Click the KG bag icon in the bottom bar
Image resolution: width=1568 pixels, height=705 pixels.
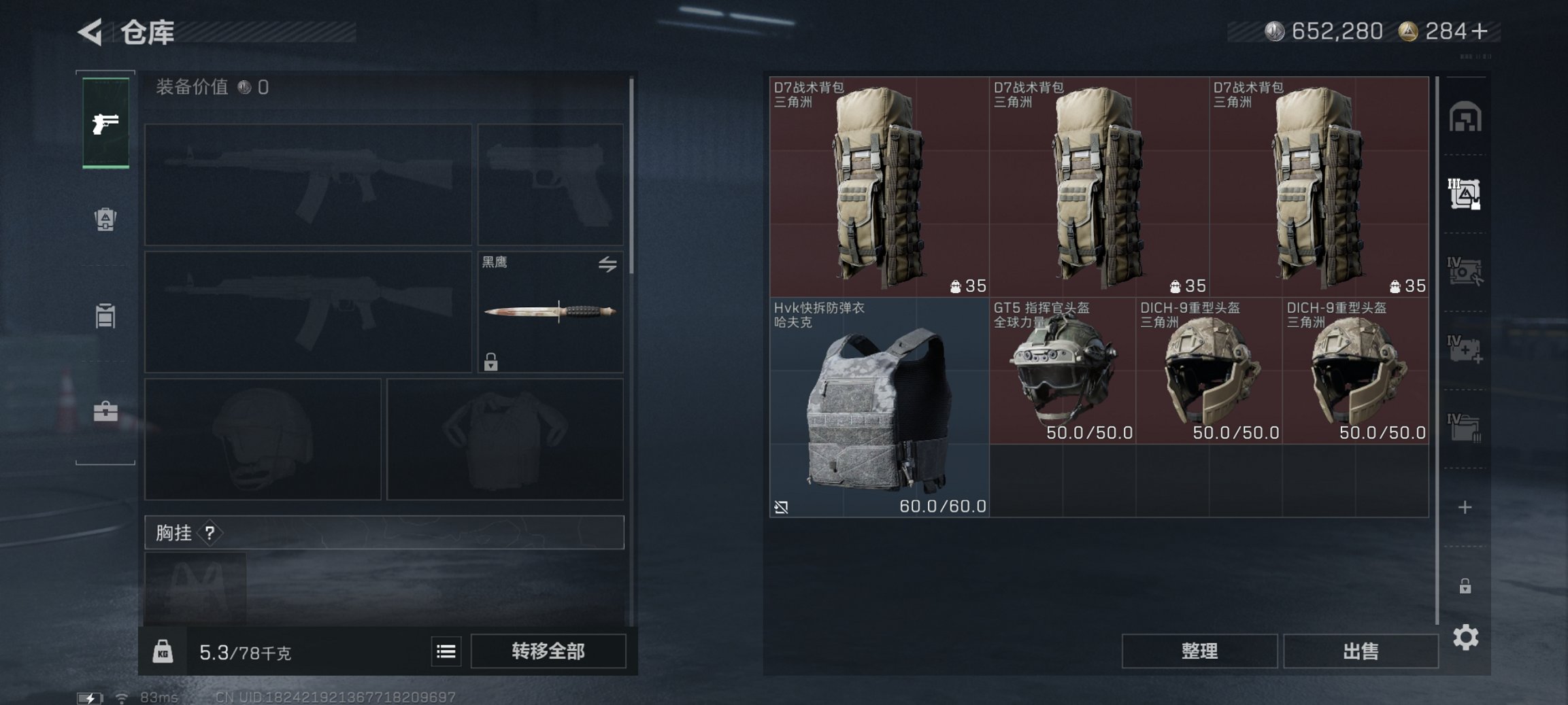point(163,651)
